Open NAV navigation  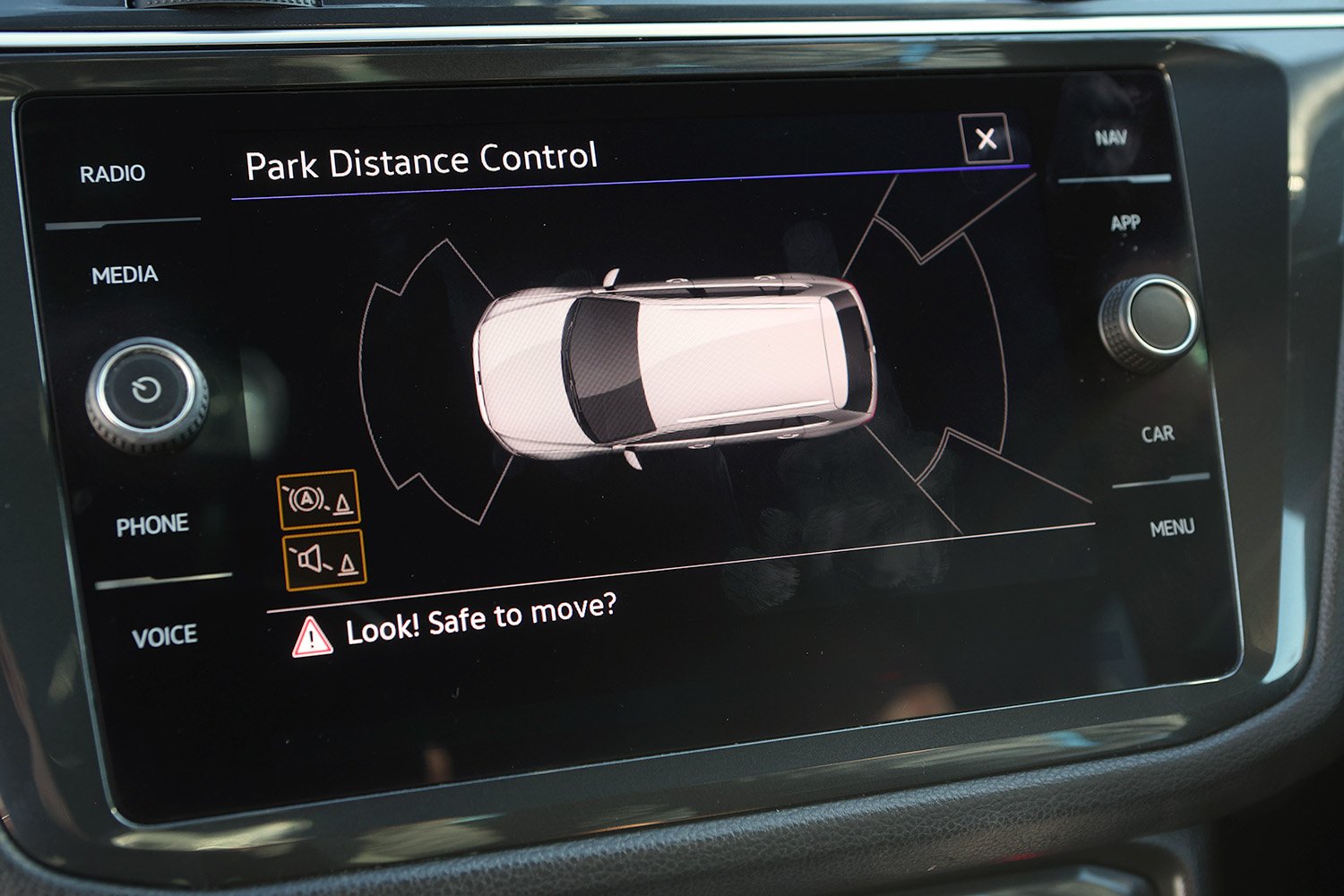(1110, 138)
